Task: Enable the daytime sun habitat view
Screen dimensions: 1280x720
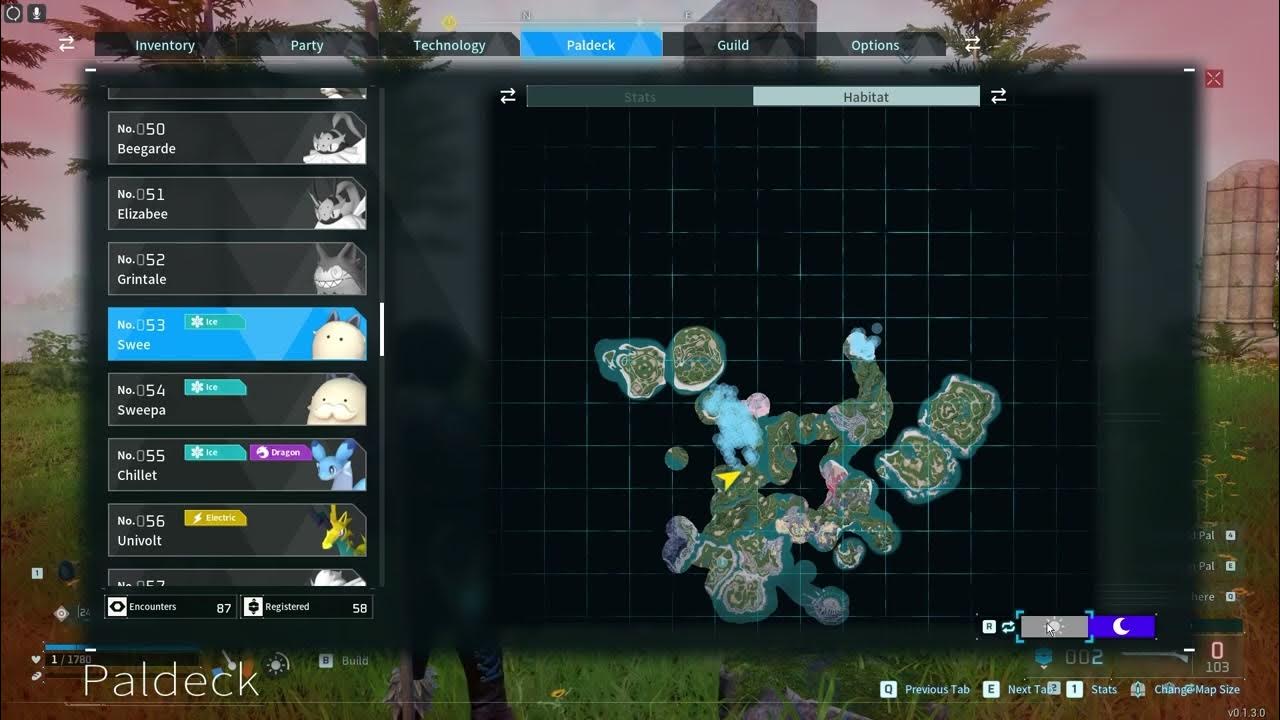Action: pyautogui.click(x=1056, y=627)
